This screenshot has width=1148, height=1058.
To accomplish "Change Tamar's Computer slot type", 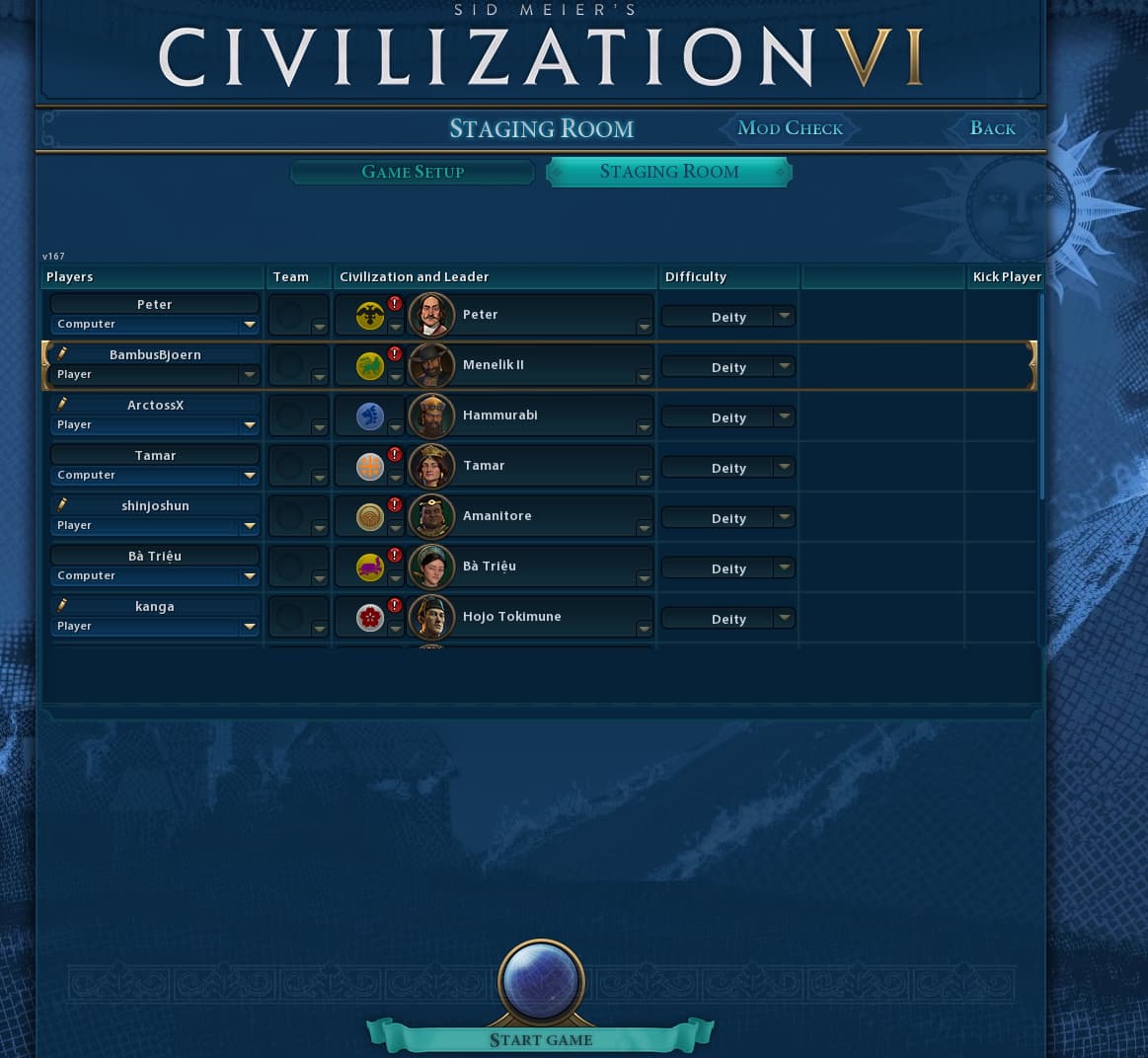I will click(x=155, y=476).
